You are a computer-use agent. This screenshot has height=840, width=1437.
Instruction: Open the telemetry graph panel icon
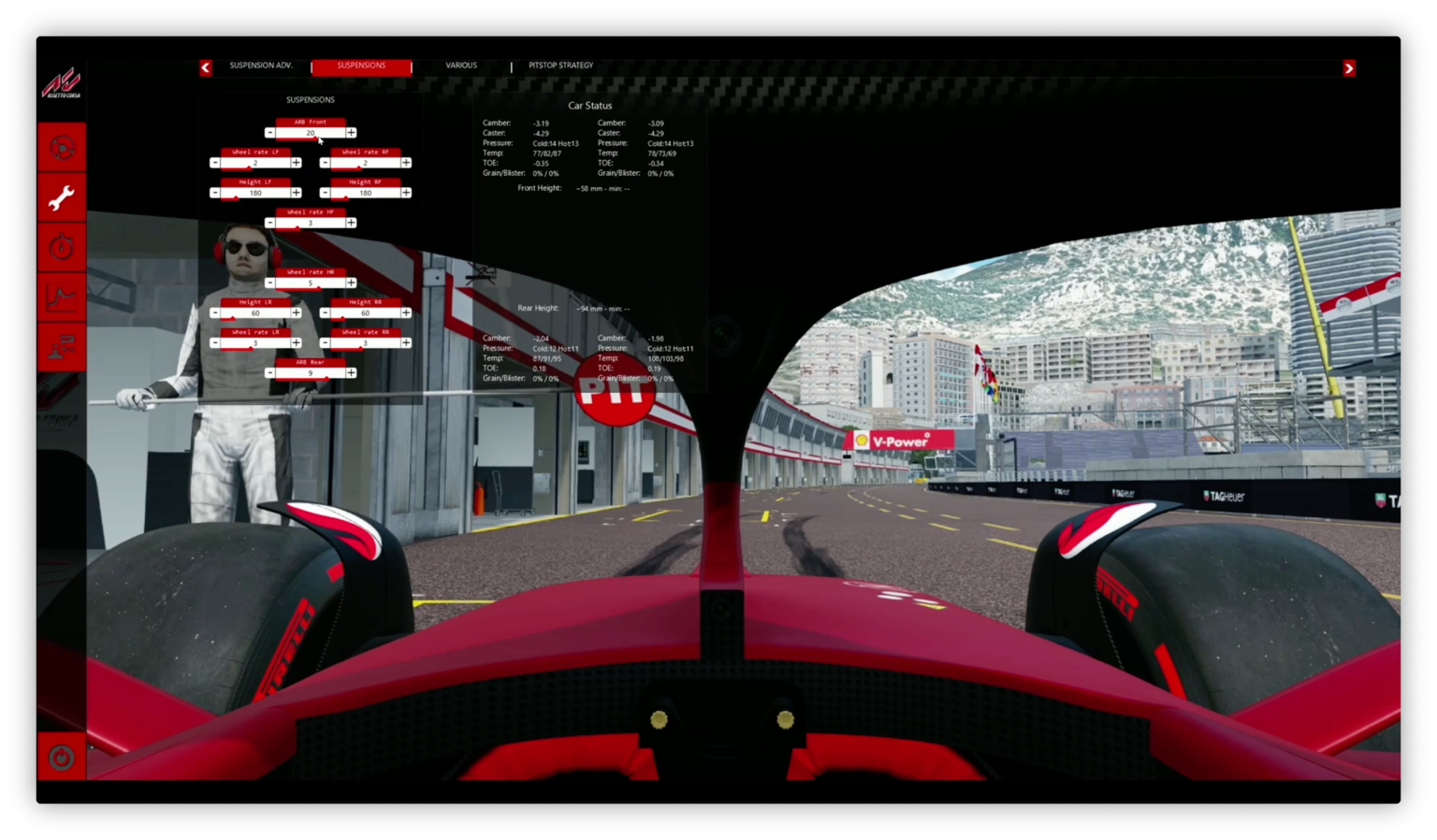pyautogui.click(x=61, y=297)
